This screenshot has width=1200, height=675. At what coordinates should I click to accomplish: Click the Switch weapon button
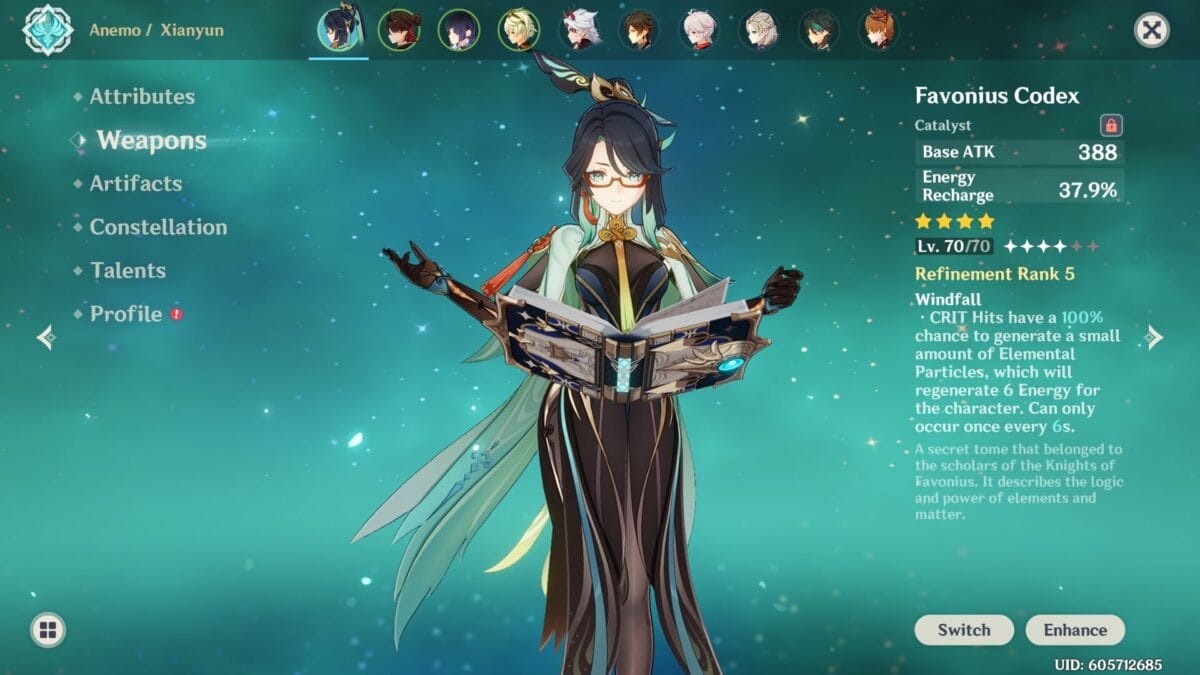964,630
